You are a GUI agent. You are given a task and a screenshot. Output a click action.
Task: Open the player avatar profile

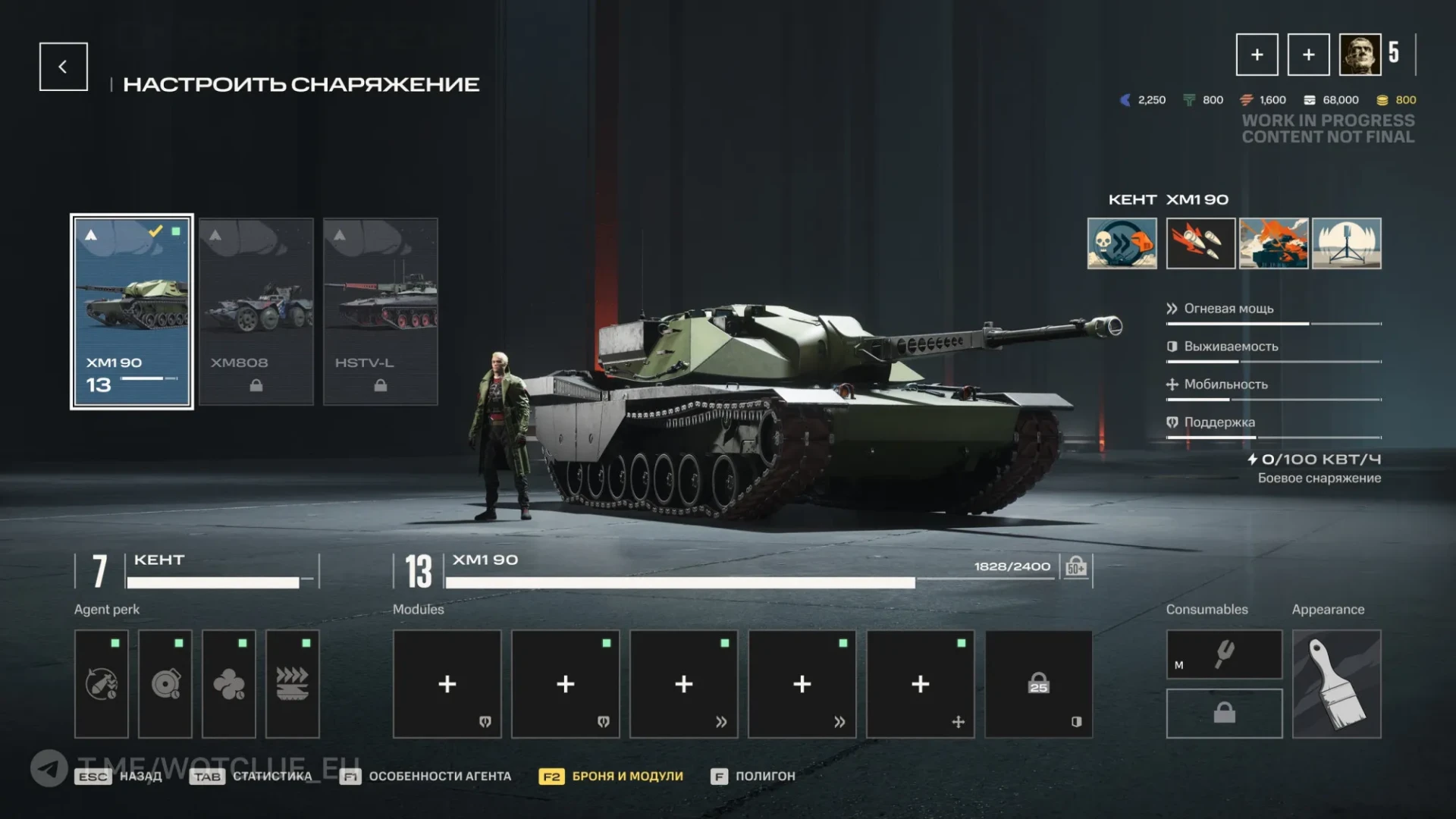point(1360,55)
